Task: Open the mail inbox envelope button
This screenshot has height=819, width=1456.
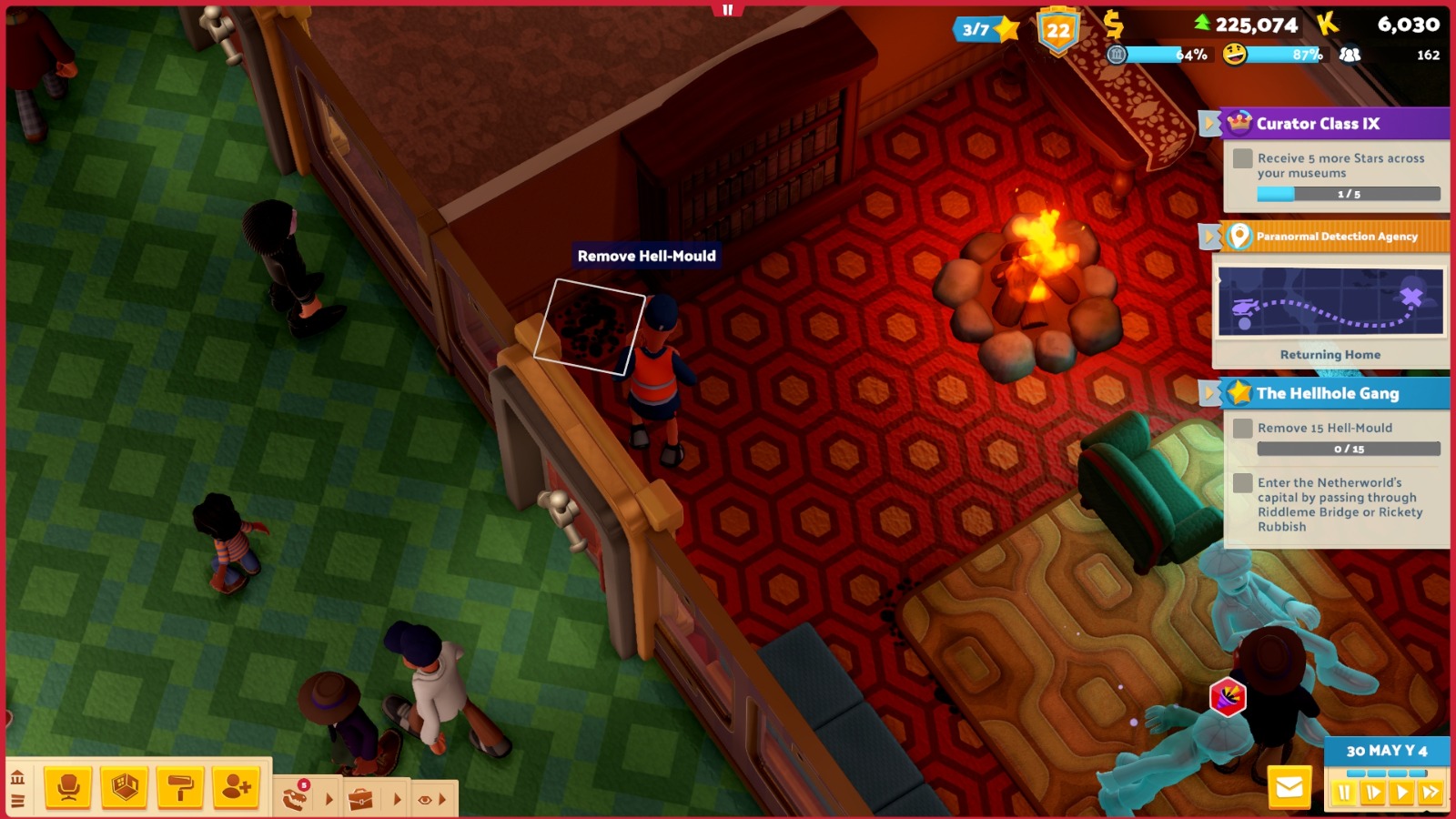Action: 1289,787
